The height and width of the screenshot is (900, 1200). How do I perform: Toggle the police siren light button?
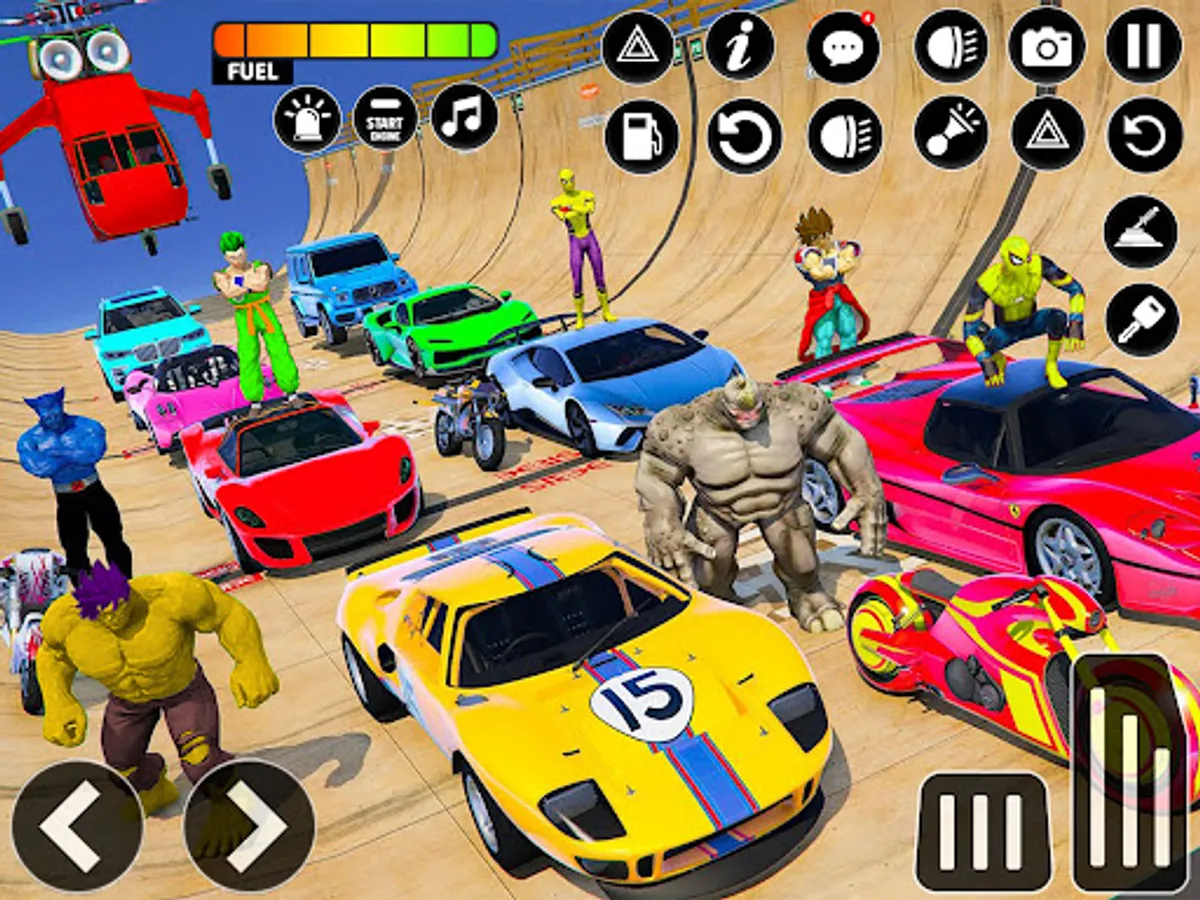(307, 119)
